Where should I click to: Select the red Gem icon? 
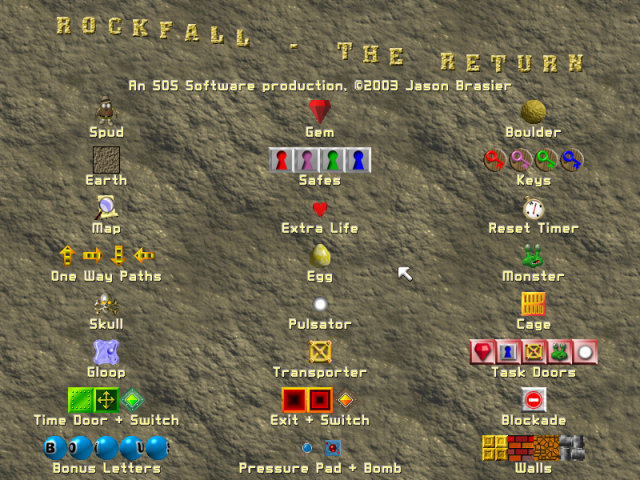(320, 110)
